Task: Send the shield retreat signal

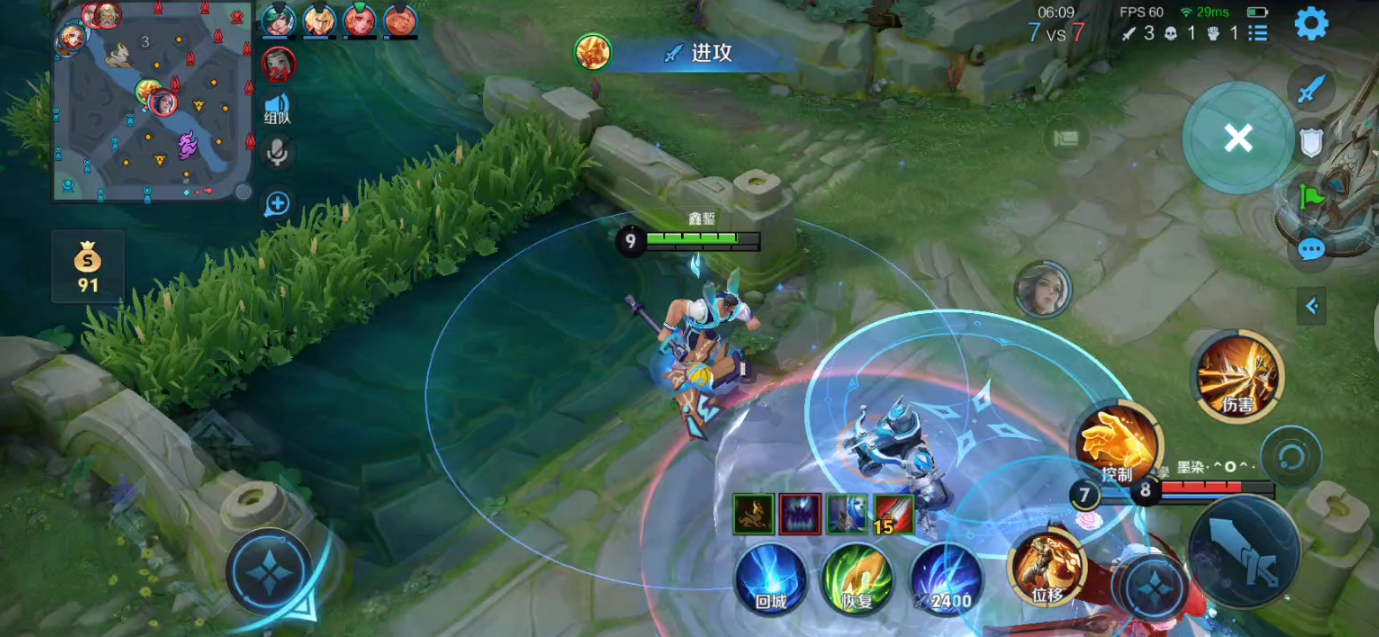Action: click(1311, 143)
